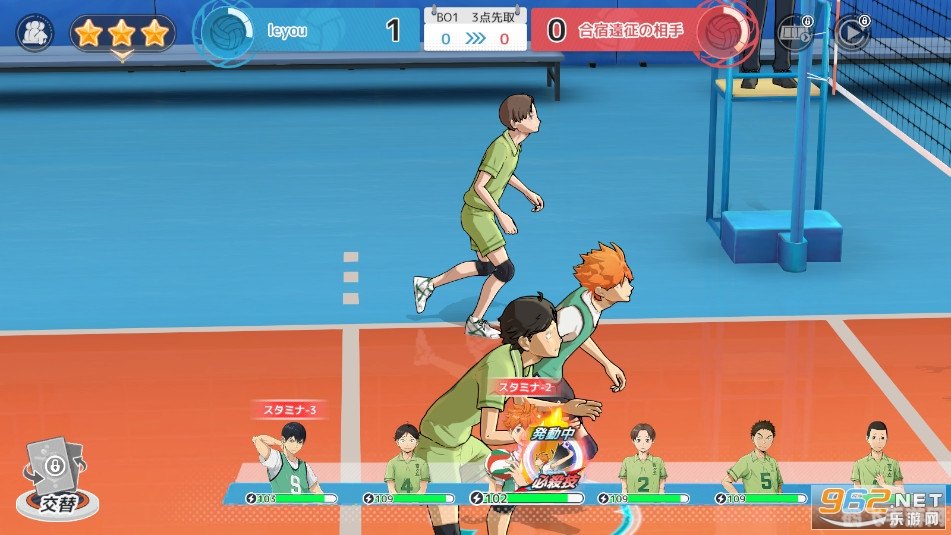951x535 pixels.
Task: Choose player number 2 portrait
Action: tap(642, 460)
